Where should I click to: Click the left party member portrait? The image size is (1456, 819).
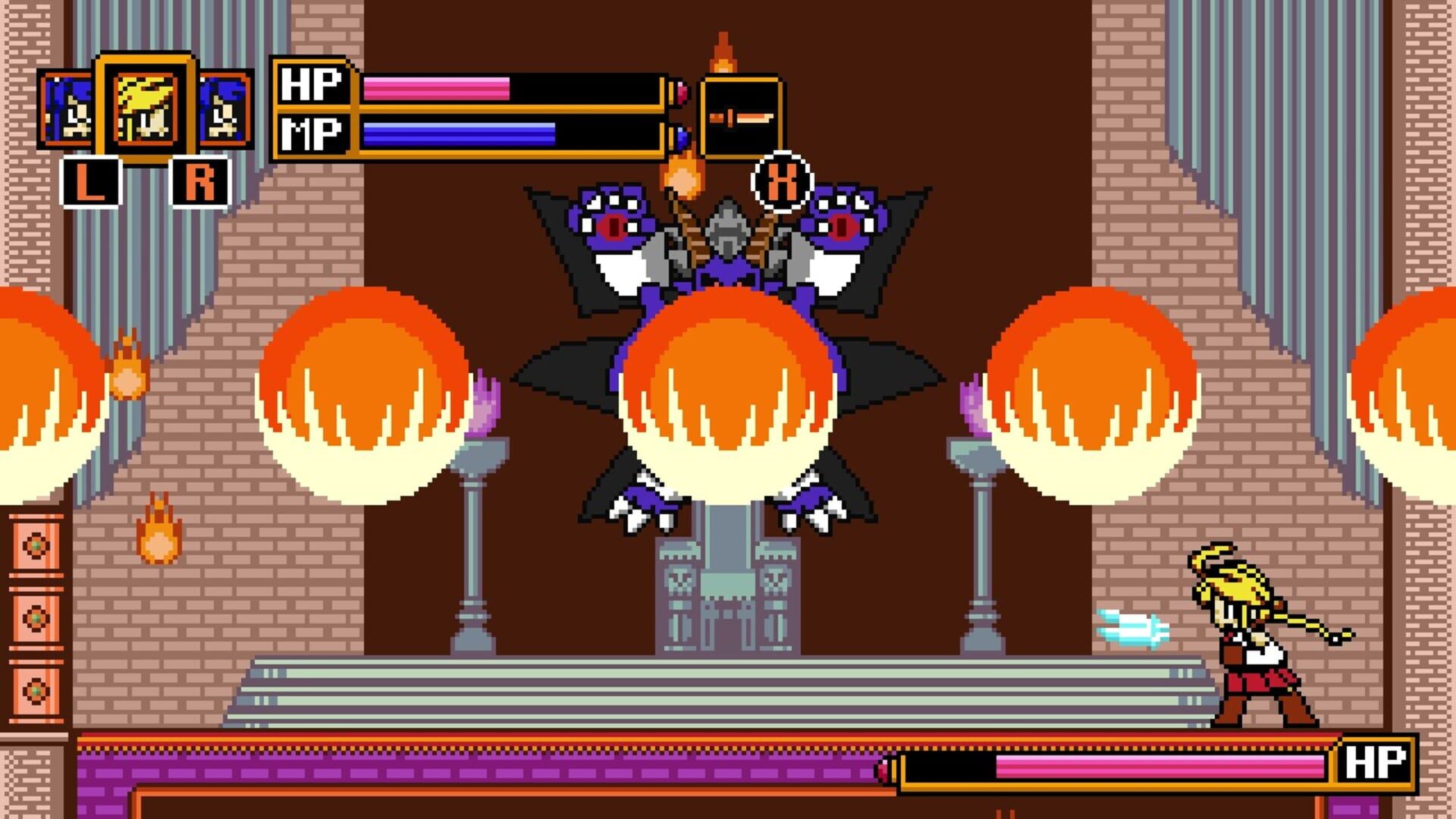pos(68,106)
